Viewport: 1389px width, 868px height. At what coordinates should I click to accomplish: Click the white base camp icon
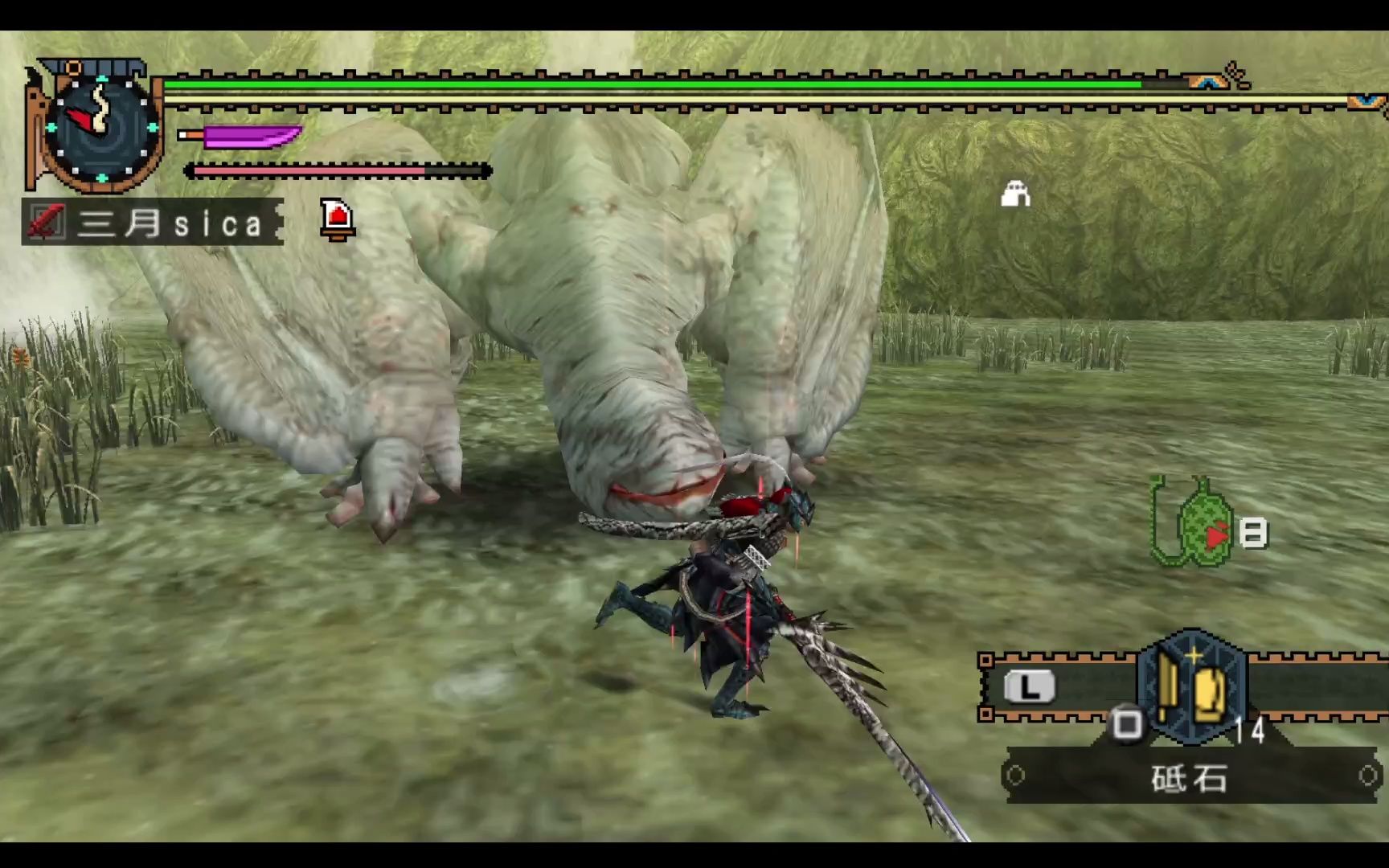point(1015,194)
